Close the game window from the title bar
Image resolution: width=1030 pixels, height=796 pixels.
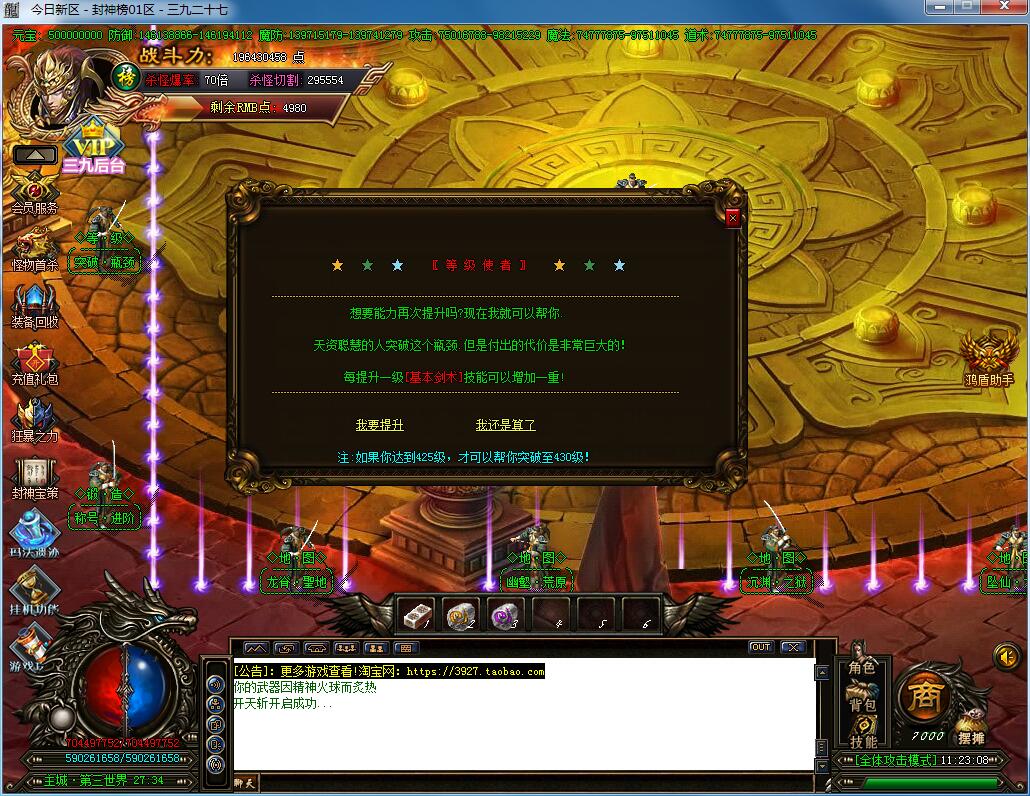tap(1006, 7)
